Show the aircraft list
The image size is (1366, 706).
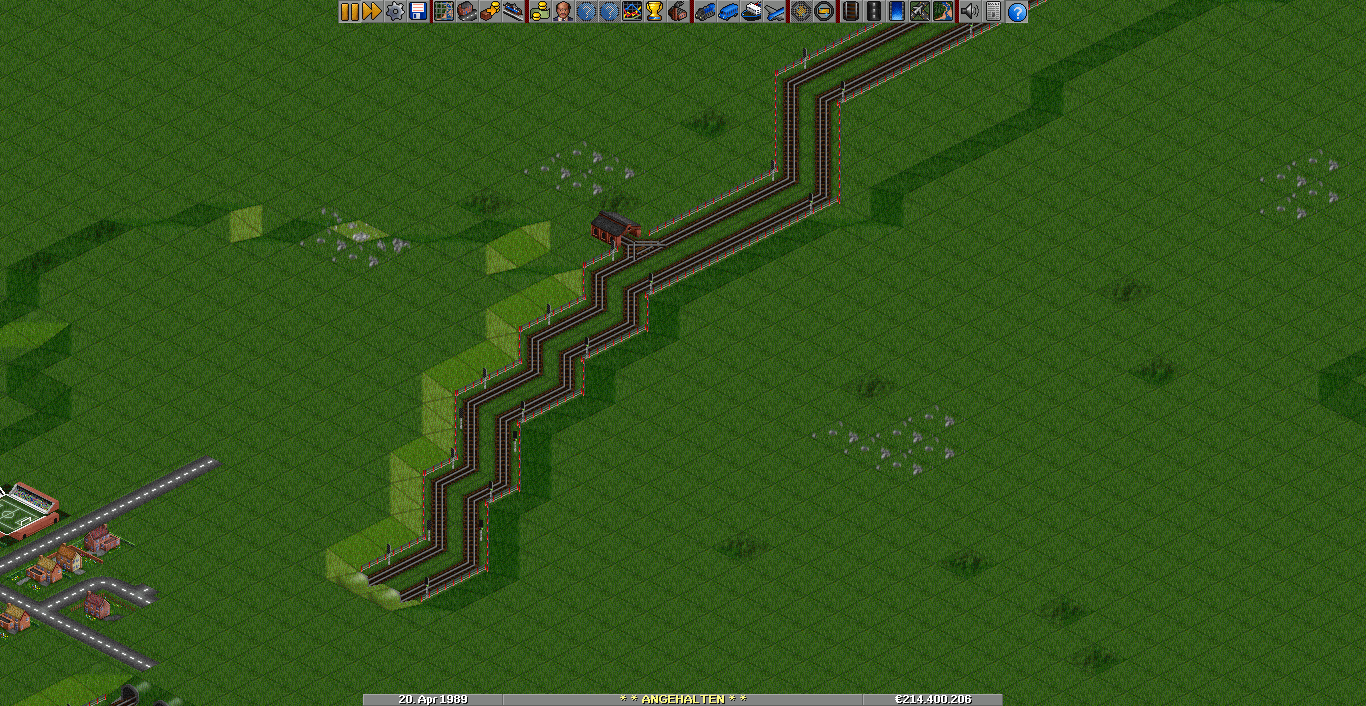775,11
